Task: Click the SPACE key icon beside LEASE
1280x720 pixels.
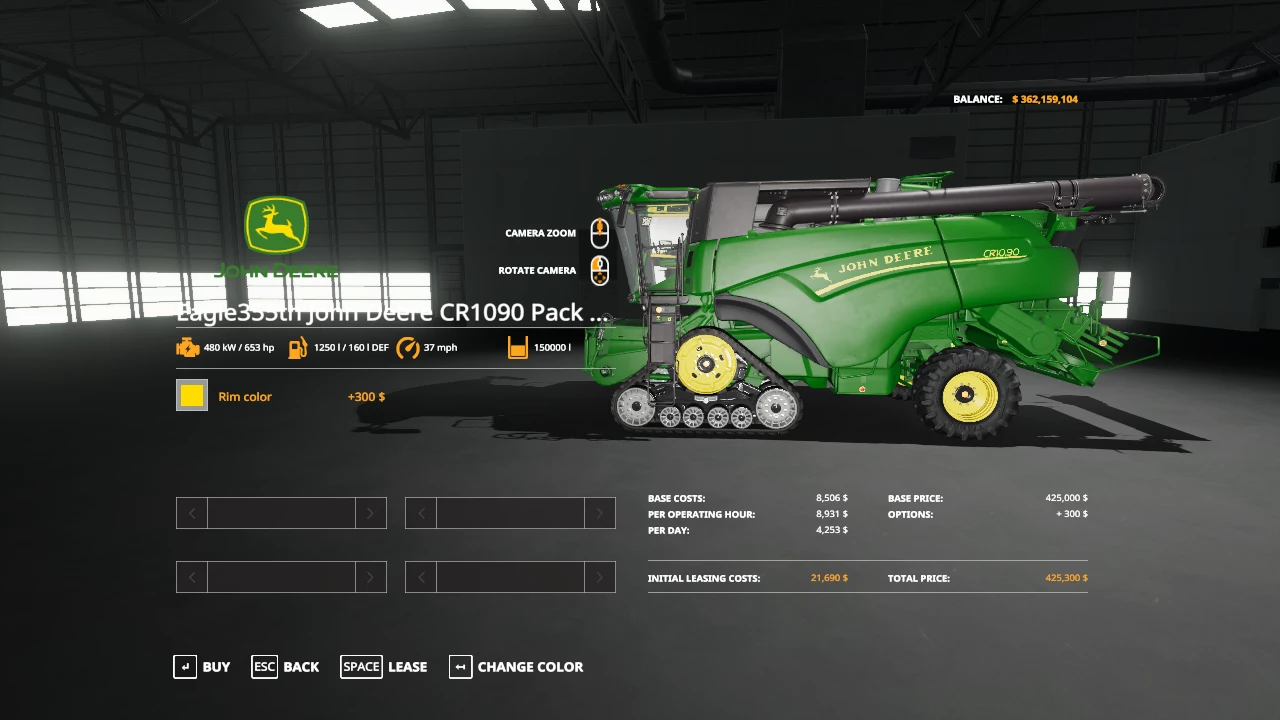Action: pyautogui.click(x=361, y=667)
